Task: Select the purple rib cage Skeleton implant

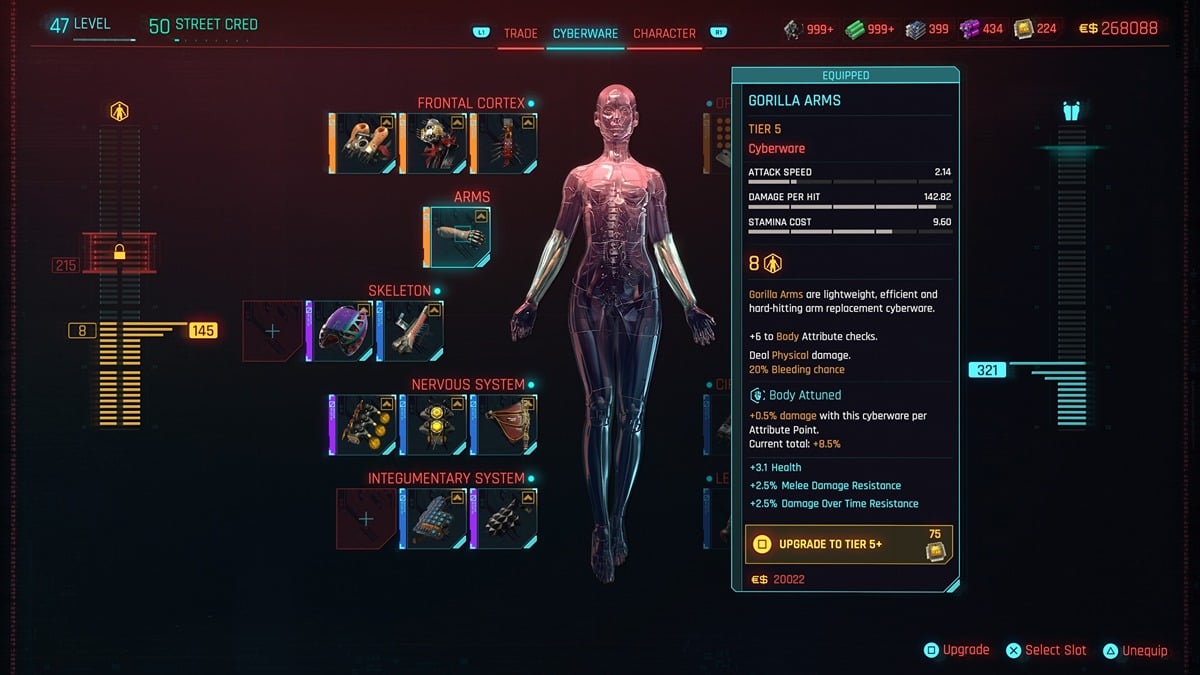Action: 340,331
